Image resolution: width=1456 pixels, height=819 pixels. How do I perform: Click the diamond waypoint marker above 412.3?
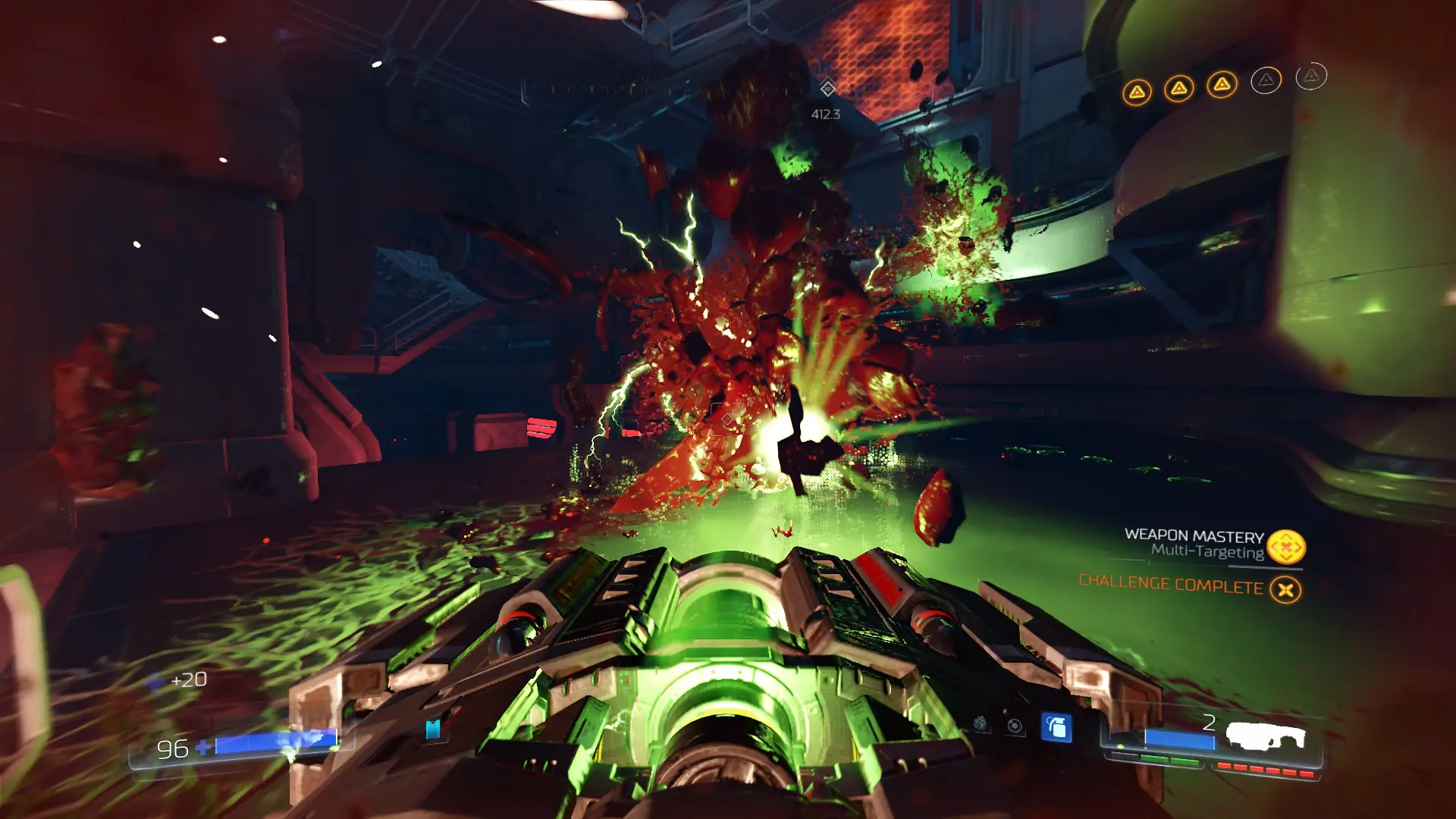click(x=827, y=88)
